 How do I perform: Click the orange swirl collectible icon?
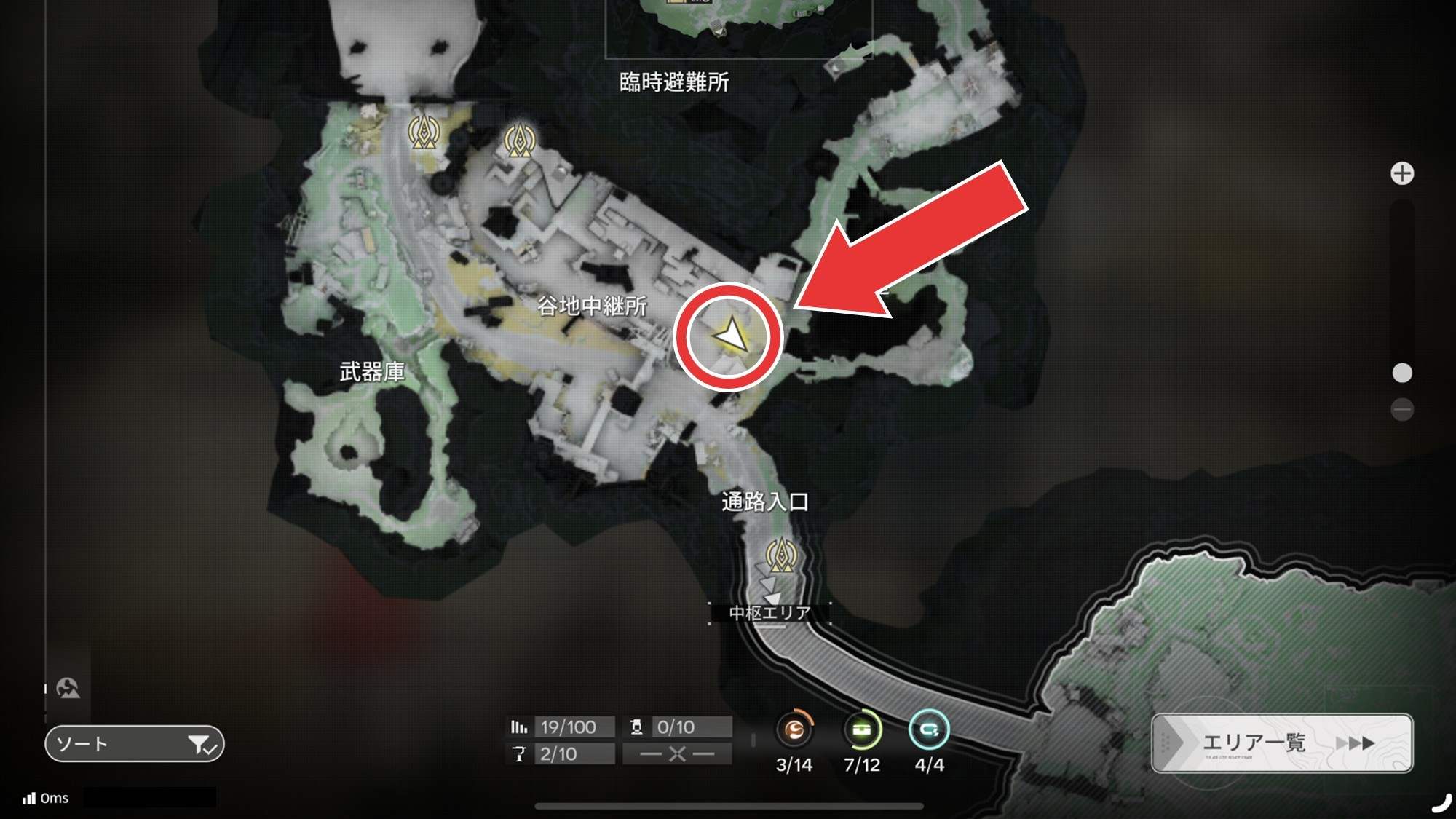coord(794,729)
